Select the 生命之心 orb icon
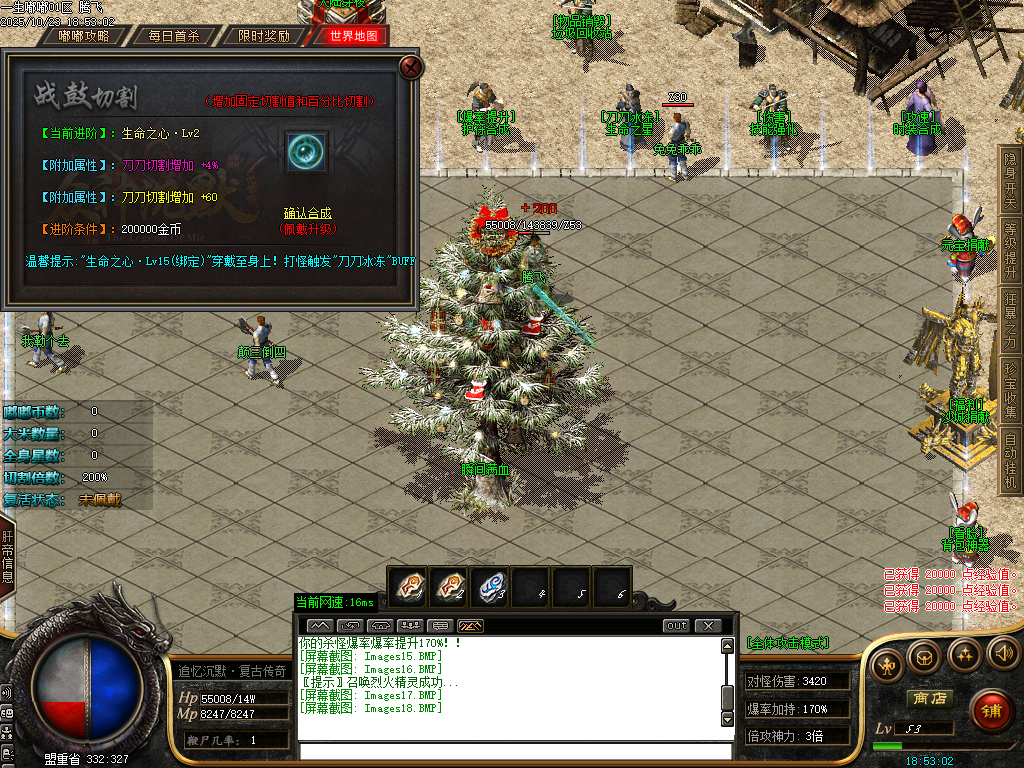 point(307,152)
